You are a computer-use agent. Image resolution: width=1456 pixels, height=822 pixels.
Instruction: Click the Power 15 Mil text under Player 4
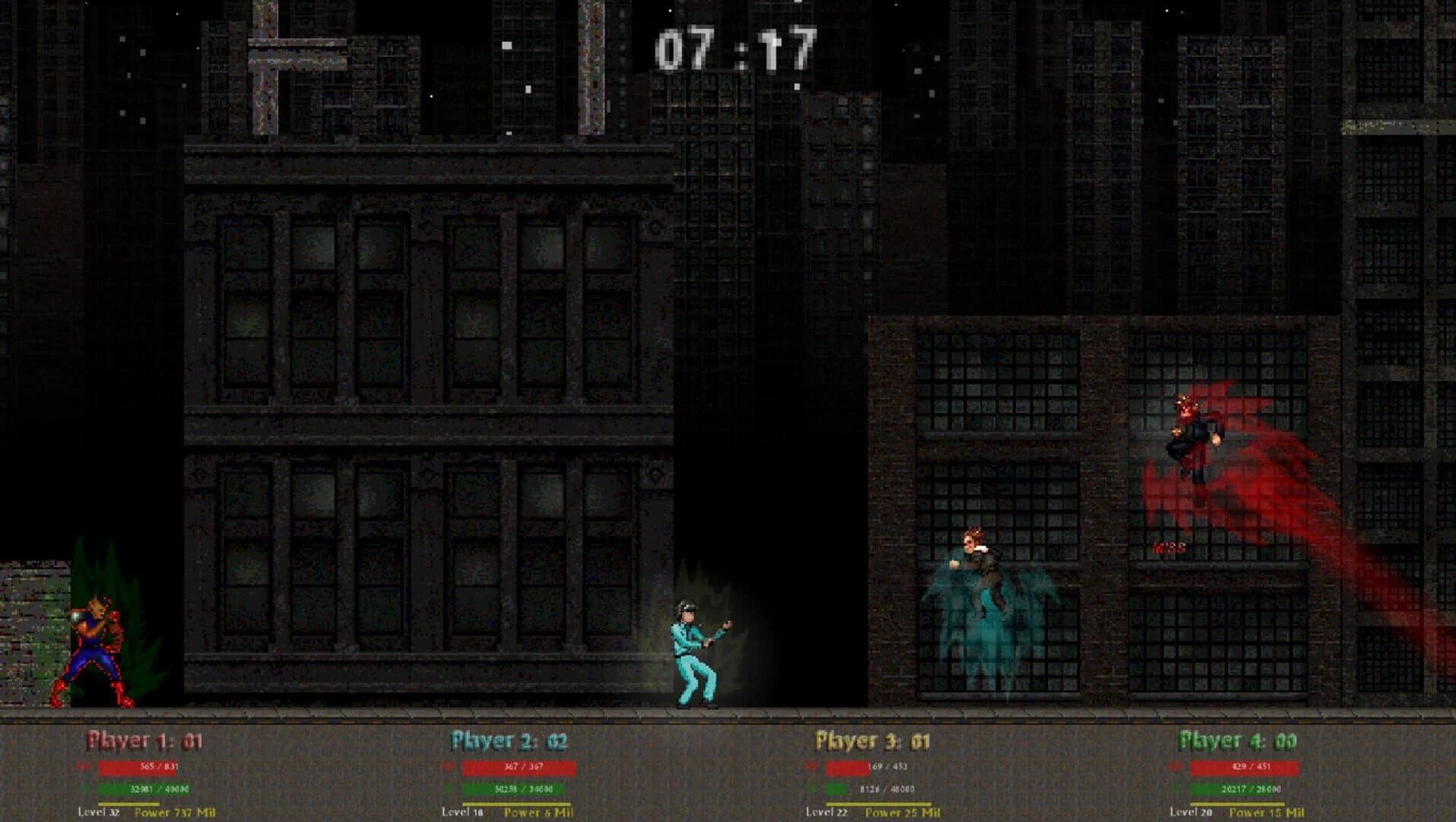[1267, 811]
